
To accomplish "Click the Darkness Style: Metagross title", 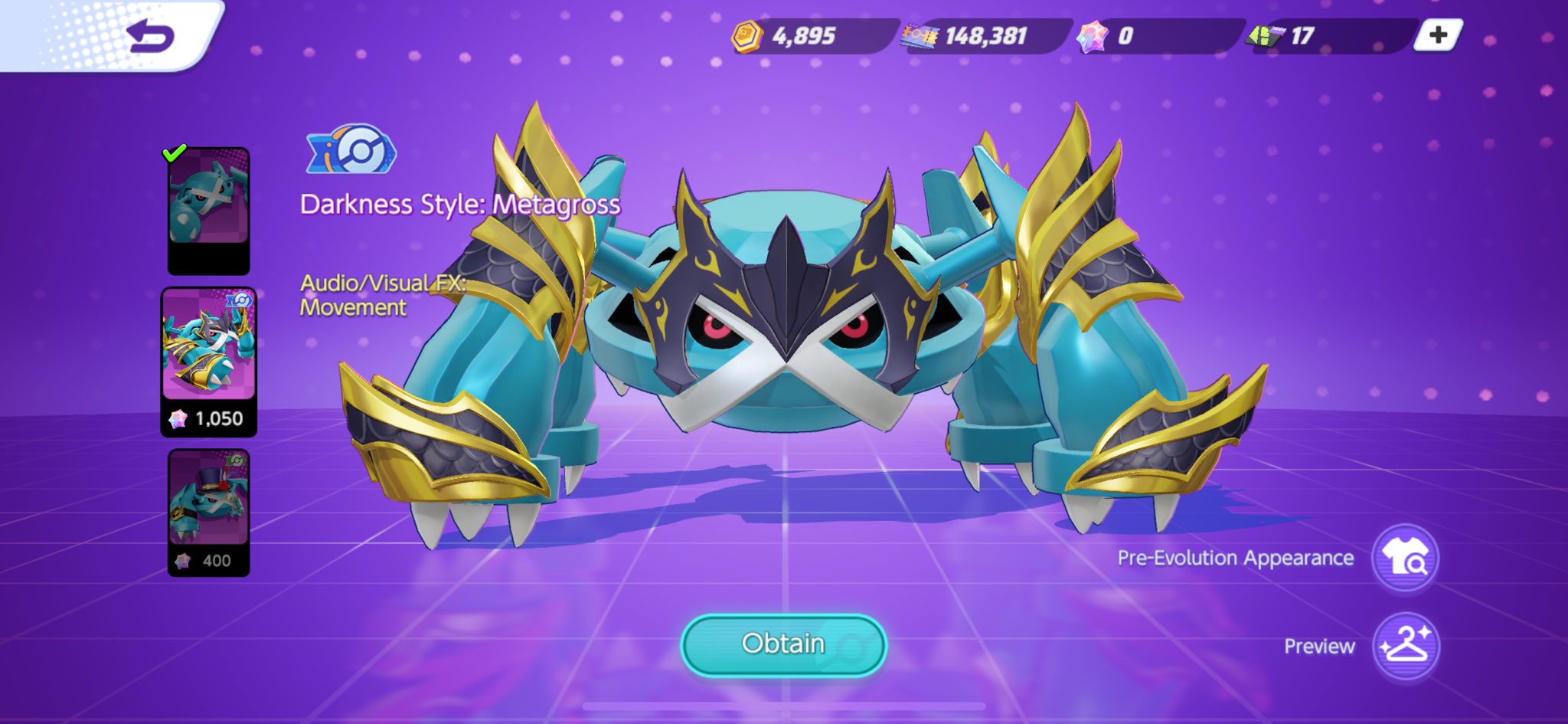I will point(460,205).
